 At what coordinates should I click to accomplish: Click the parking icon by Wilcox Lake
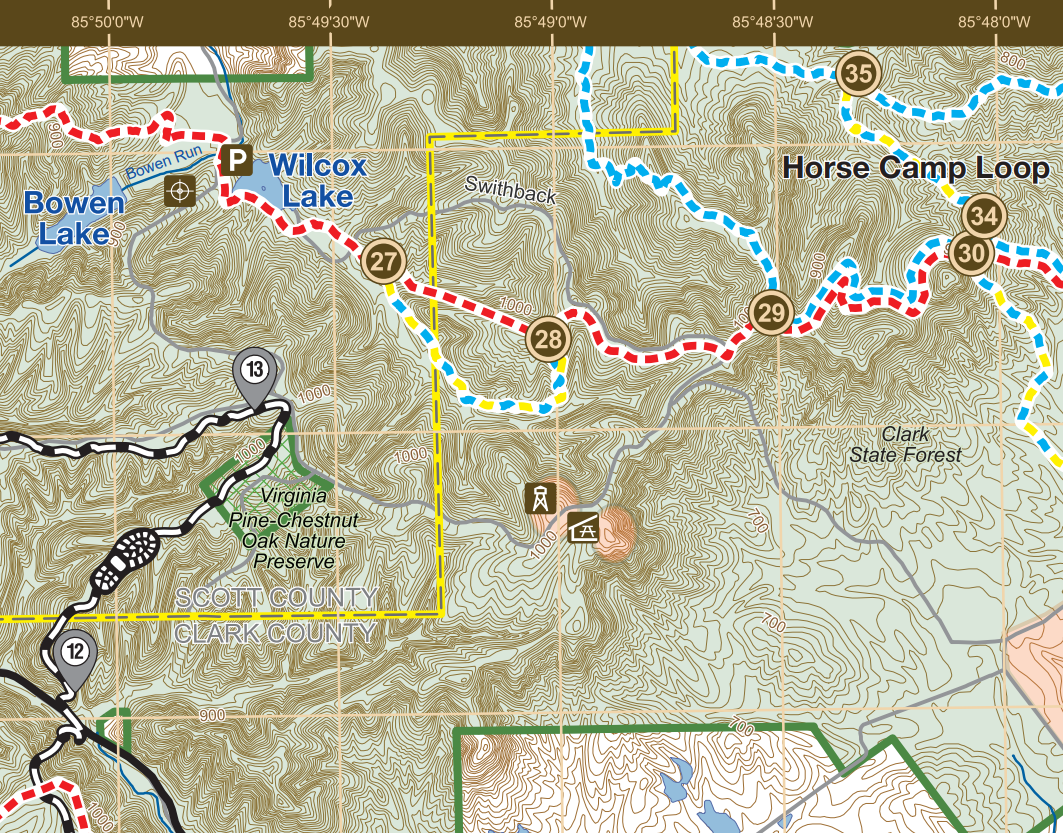(237, 160)
